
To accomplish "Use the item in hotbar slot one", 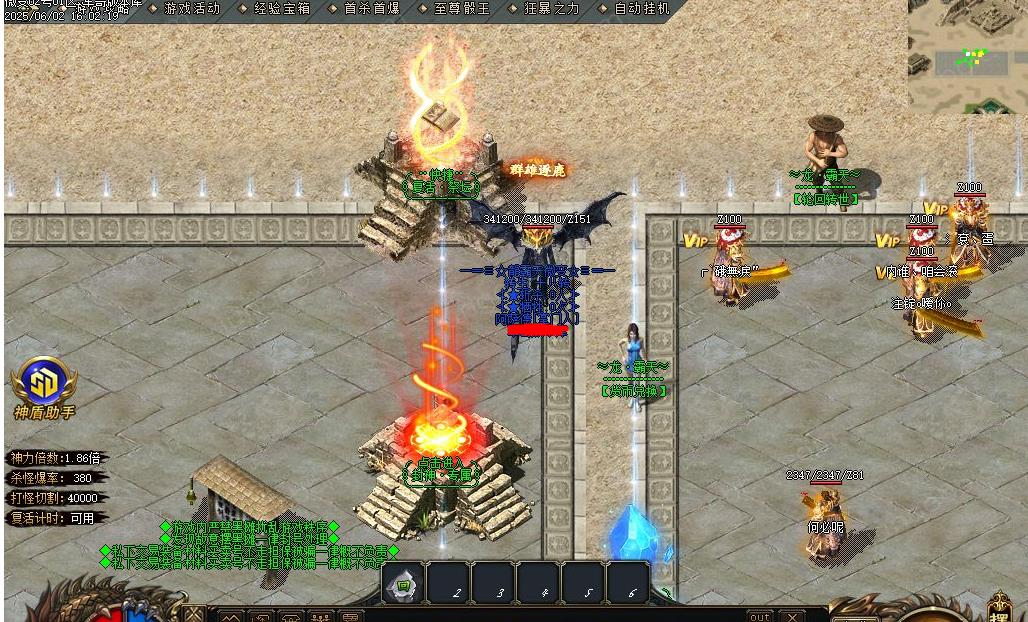I will pos(403,584).
